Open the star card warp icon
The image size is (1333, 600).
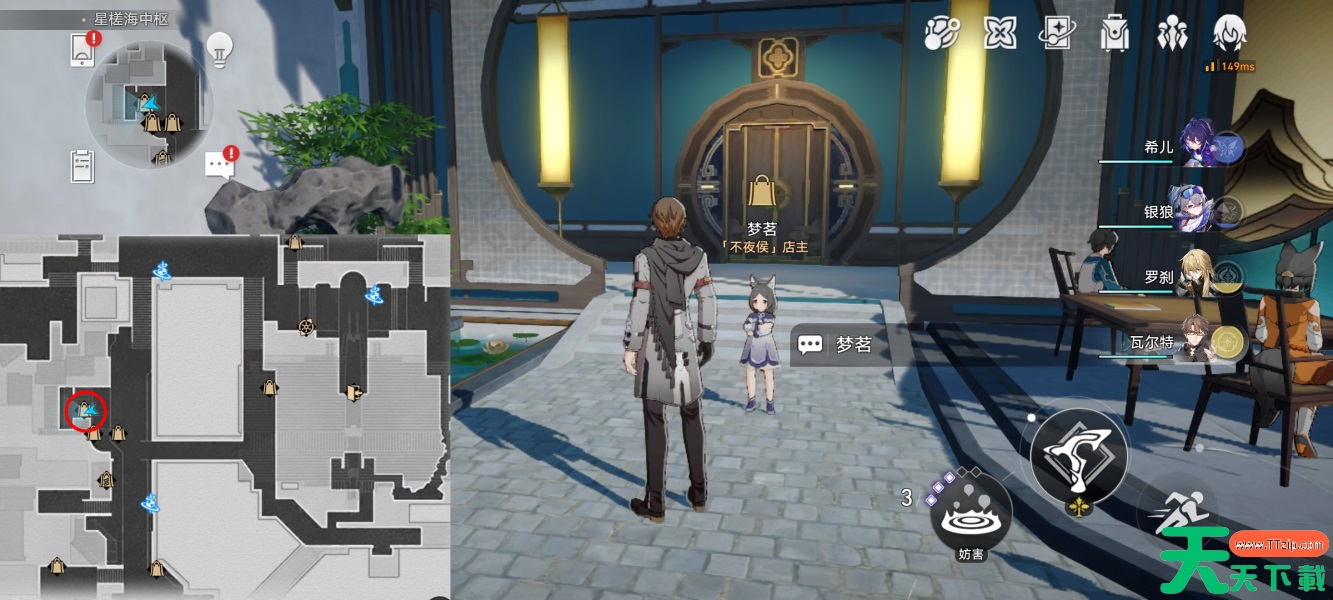[1056, 33]
